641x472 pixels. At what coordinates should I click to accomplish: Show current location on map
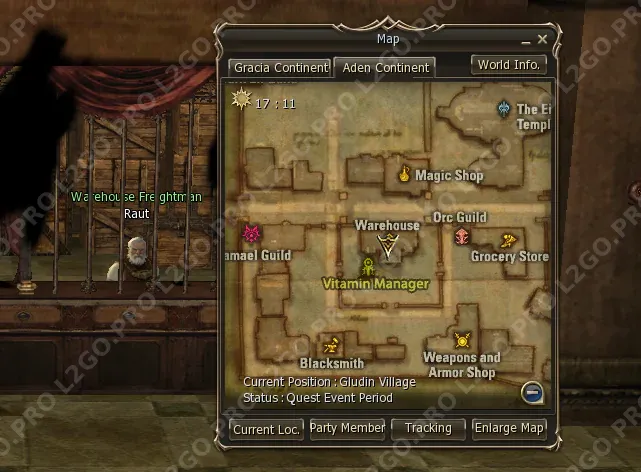click(266, 429)
